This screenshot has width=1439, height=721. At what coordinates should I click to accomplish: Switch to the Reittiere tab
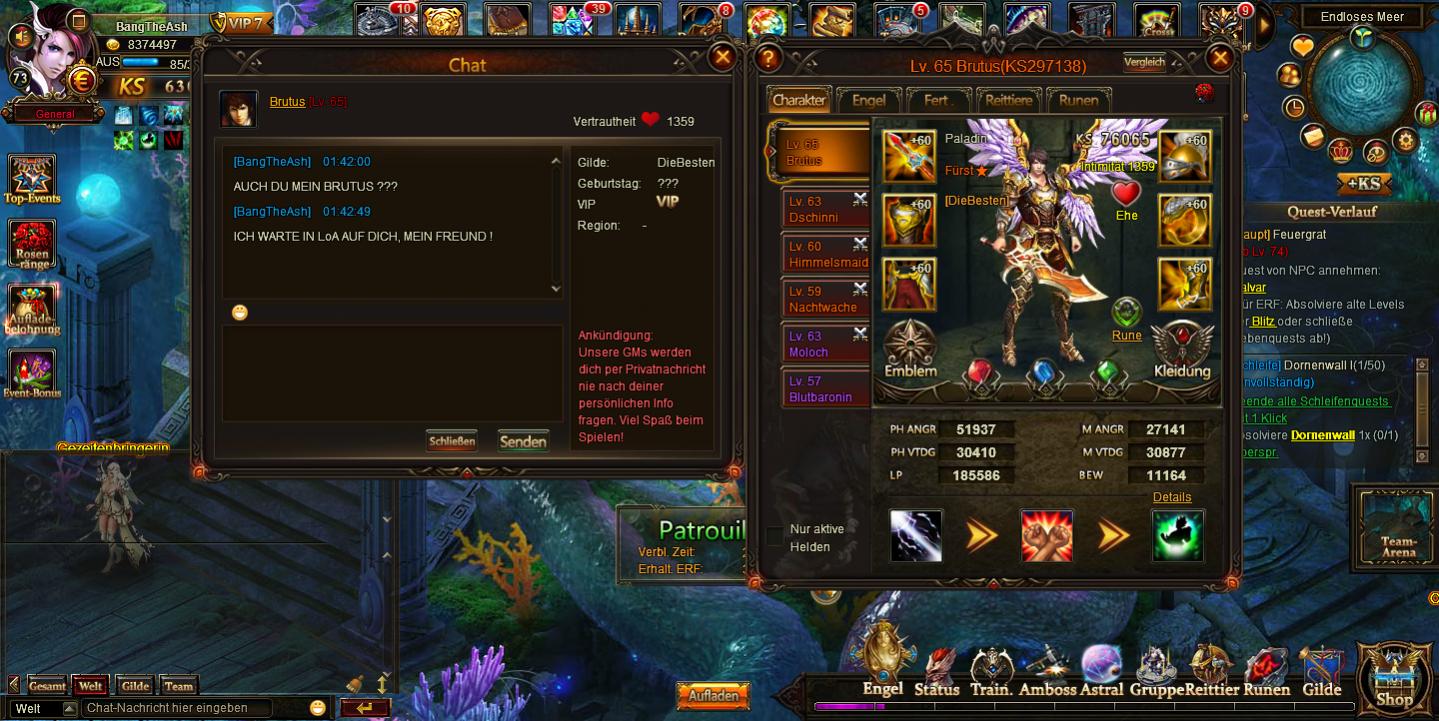click(x=1008, y=100)
